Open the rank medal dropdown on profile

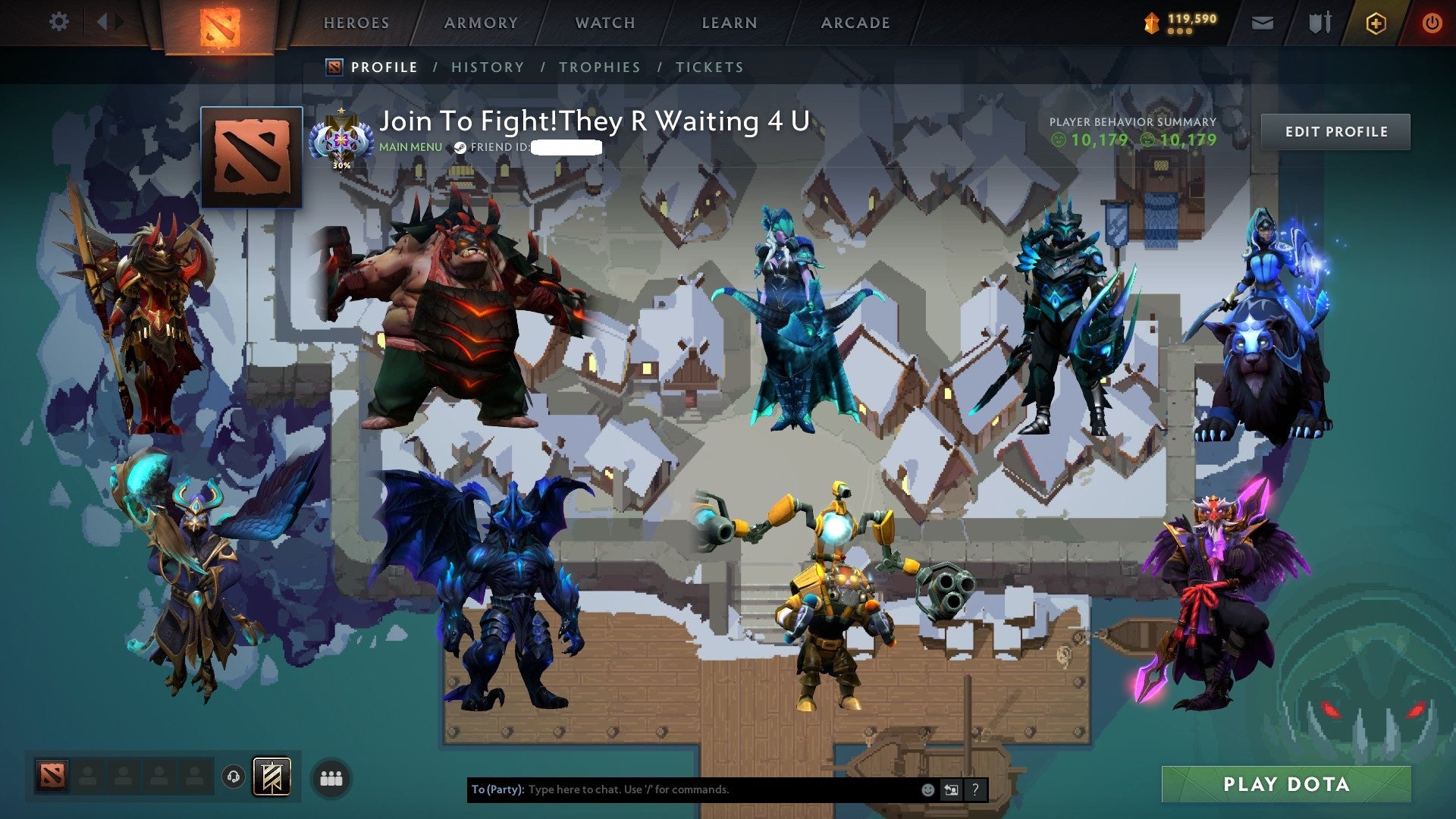(341, 136)
